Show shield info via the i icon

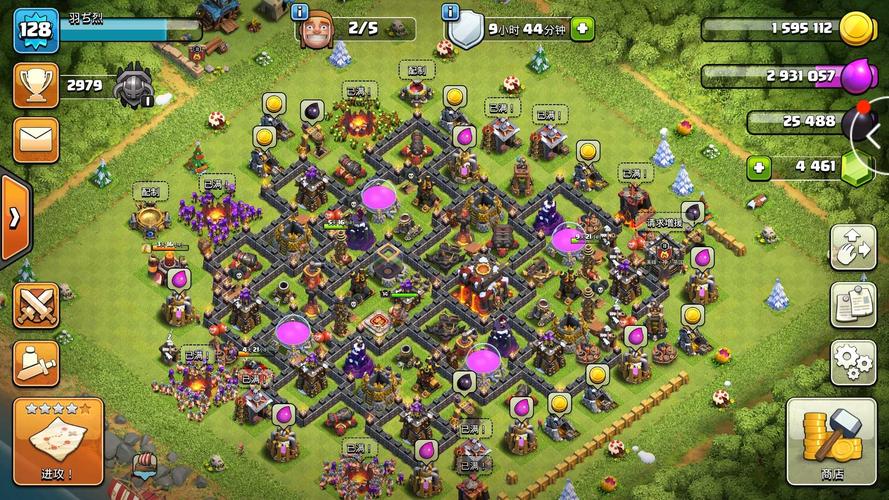click(x=452, y=13)
